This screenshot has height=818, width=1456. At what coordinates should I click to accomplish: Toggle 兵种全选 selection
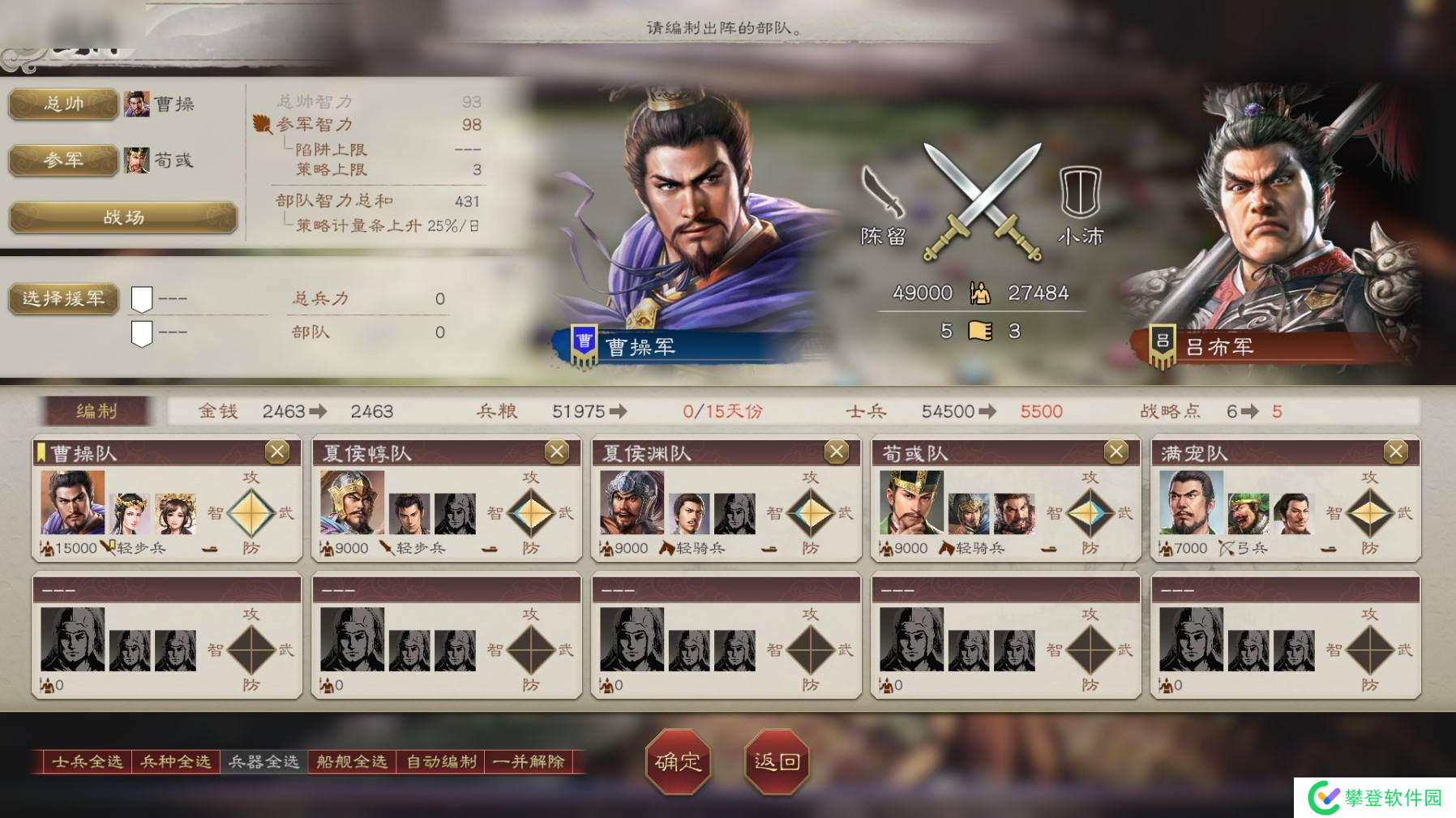pos(174,762)
